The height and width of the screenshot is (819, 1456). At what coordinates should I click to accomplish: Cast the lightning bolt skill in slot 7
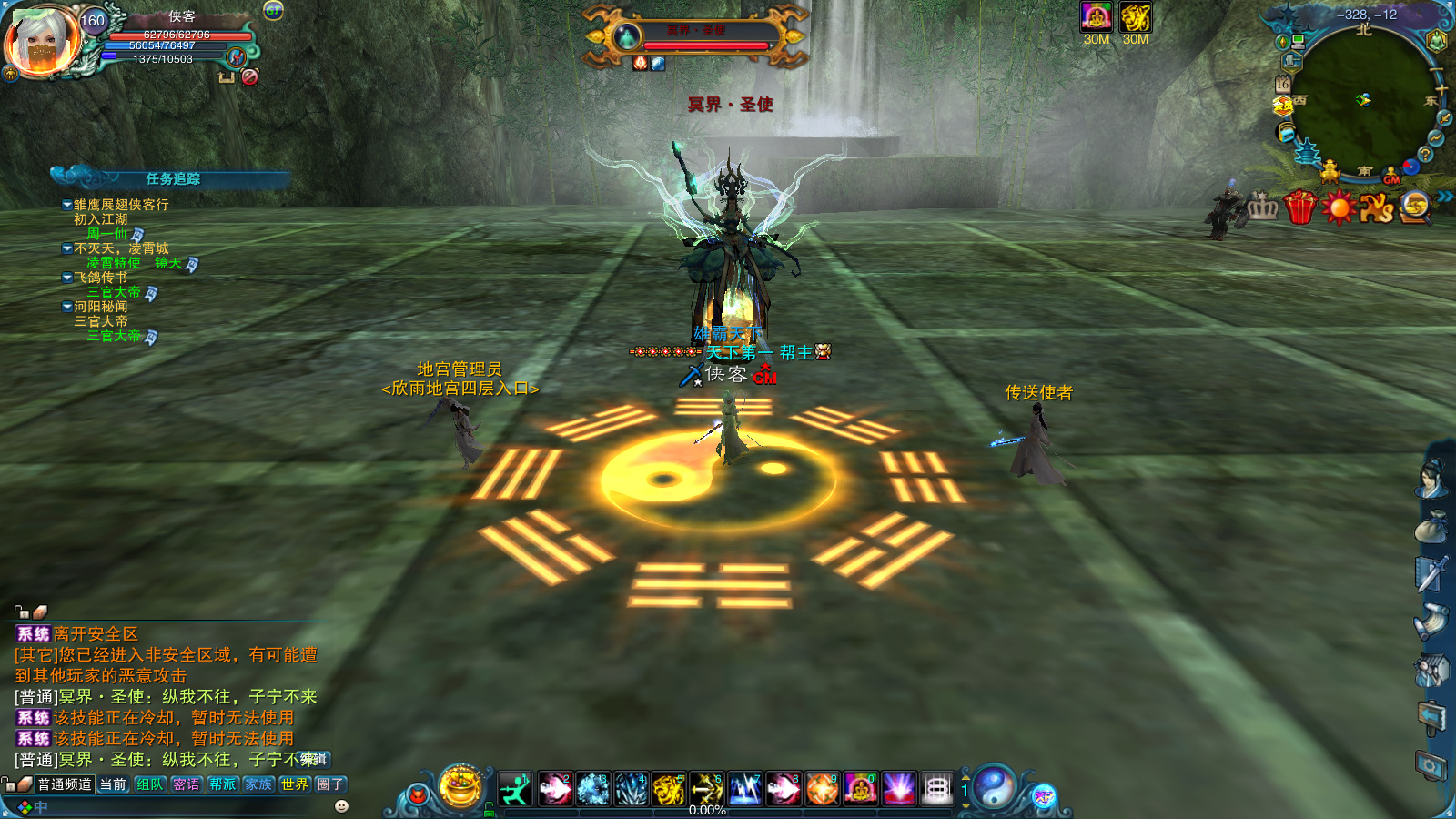745,789
